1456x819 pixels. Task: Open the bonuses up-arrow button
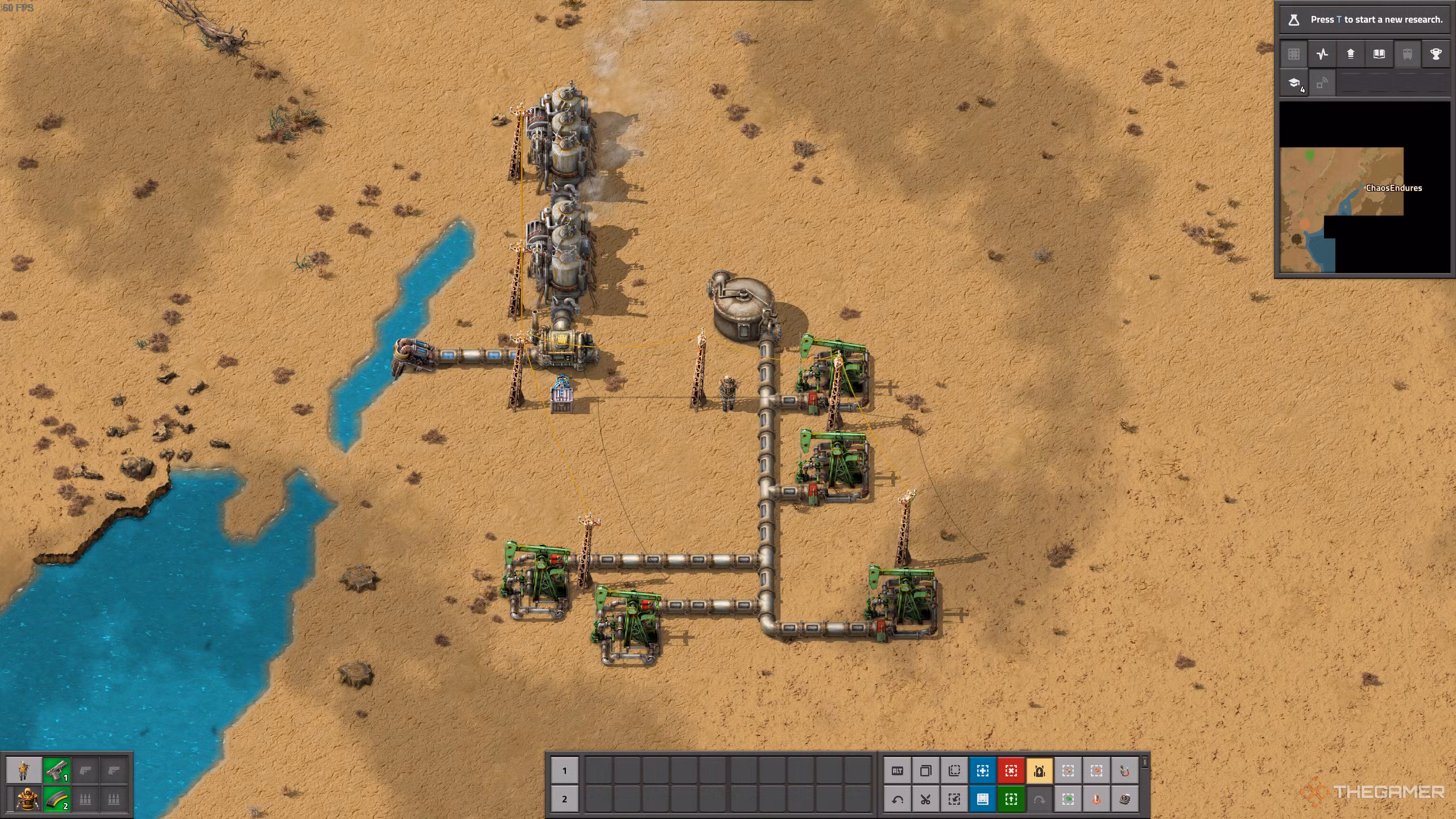(x=1350, y=54)
